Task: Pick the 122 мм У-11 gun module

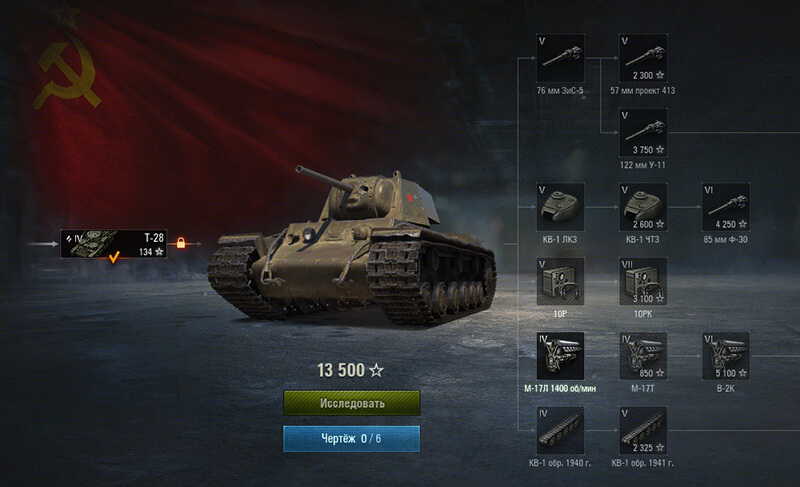Action: pyautogui.click(x=644, y=133)
